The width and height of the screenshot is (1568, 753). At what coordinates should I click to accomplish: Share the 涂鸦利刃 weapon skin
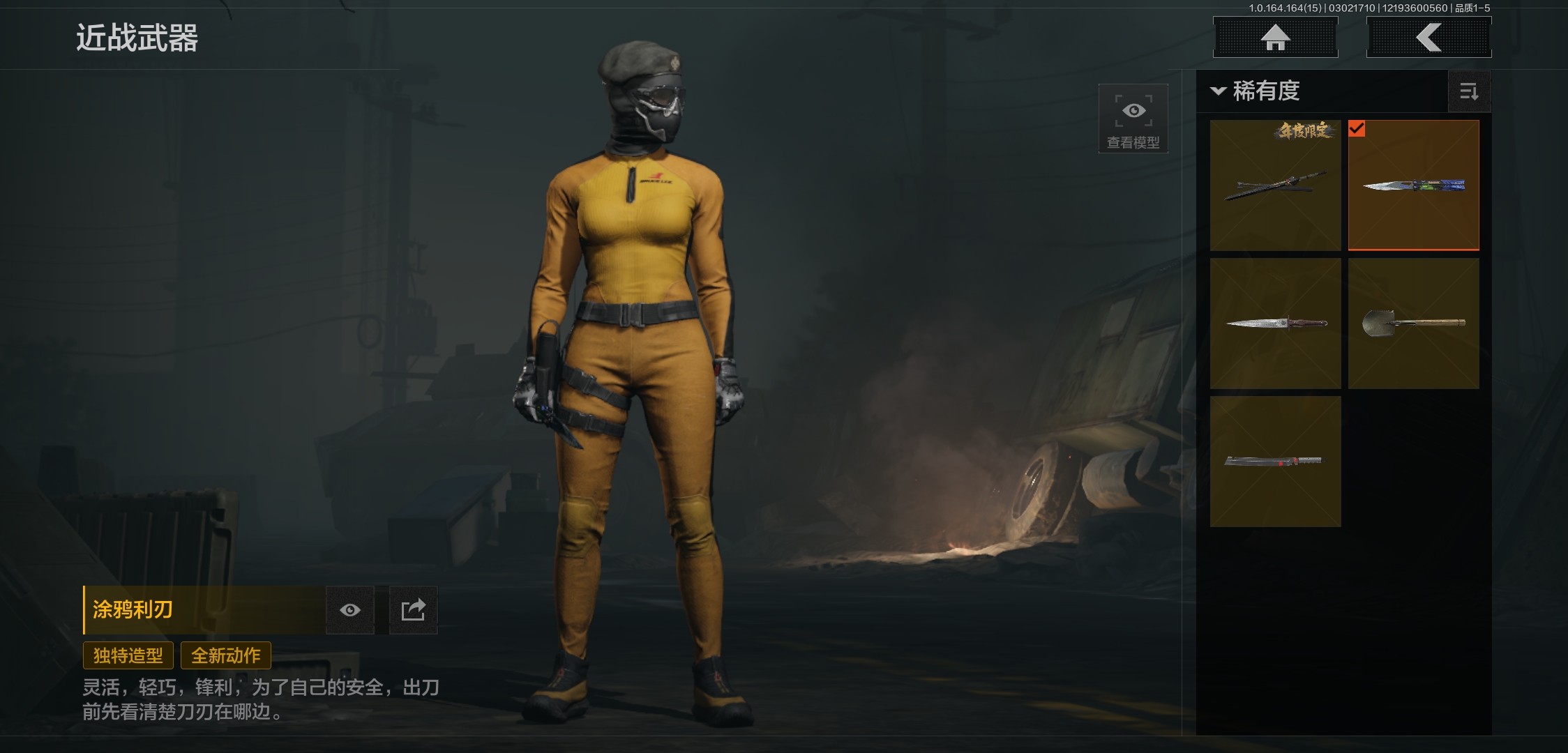click(413, 610)
